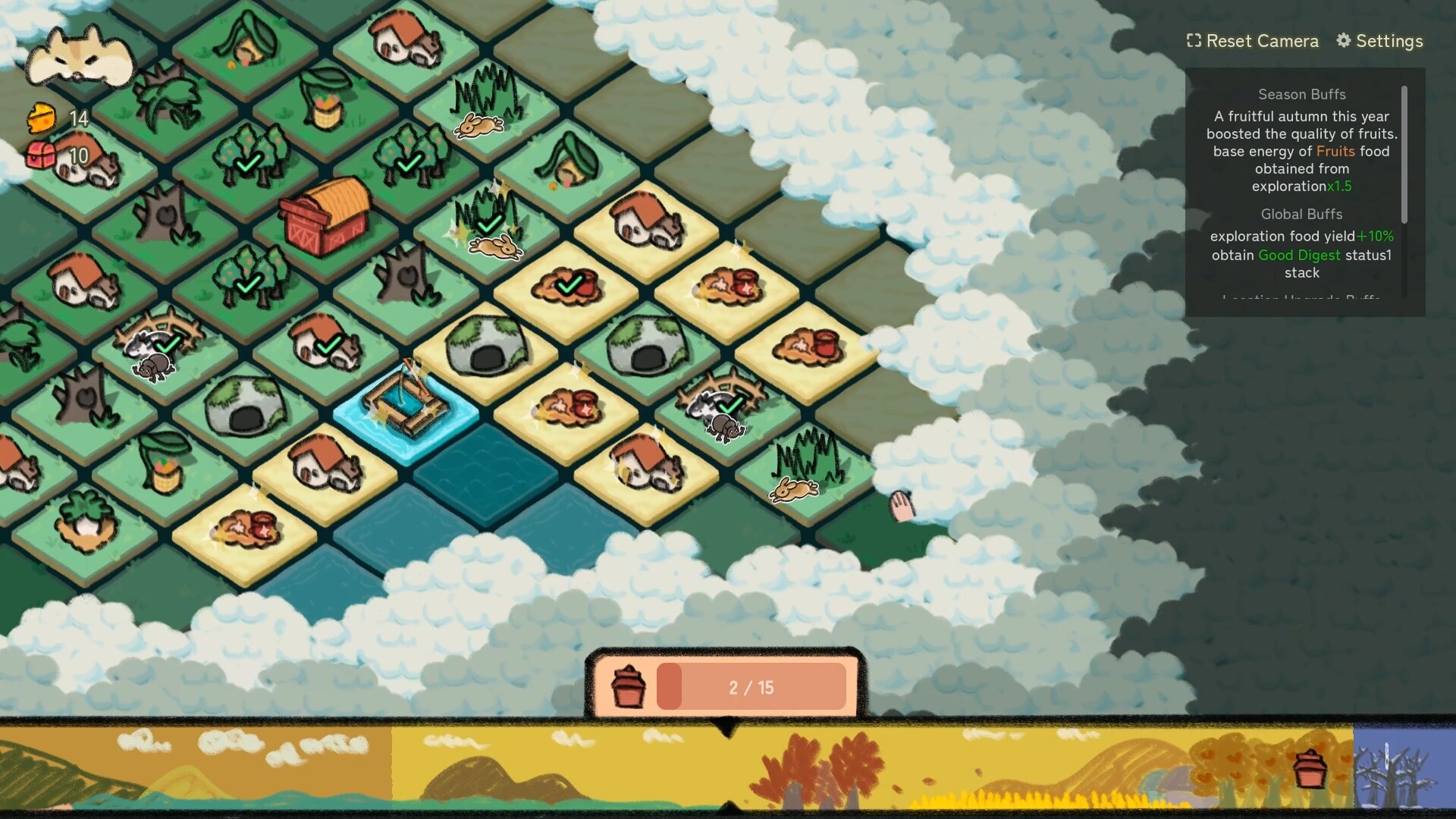1456x819 pixels.
Task: Toggle the checkmark above the beetle trap
Action: click(728, 406)
